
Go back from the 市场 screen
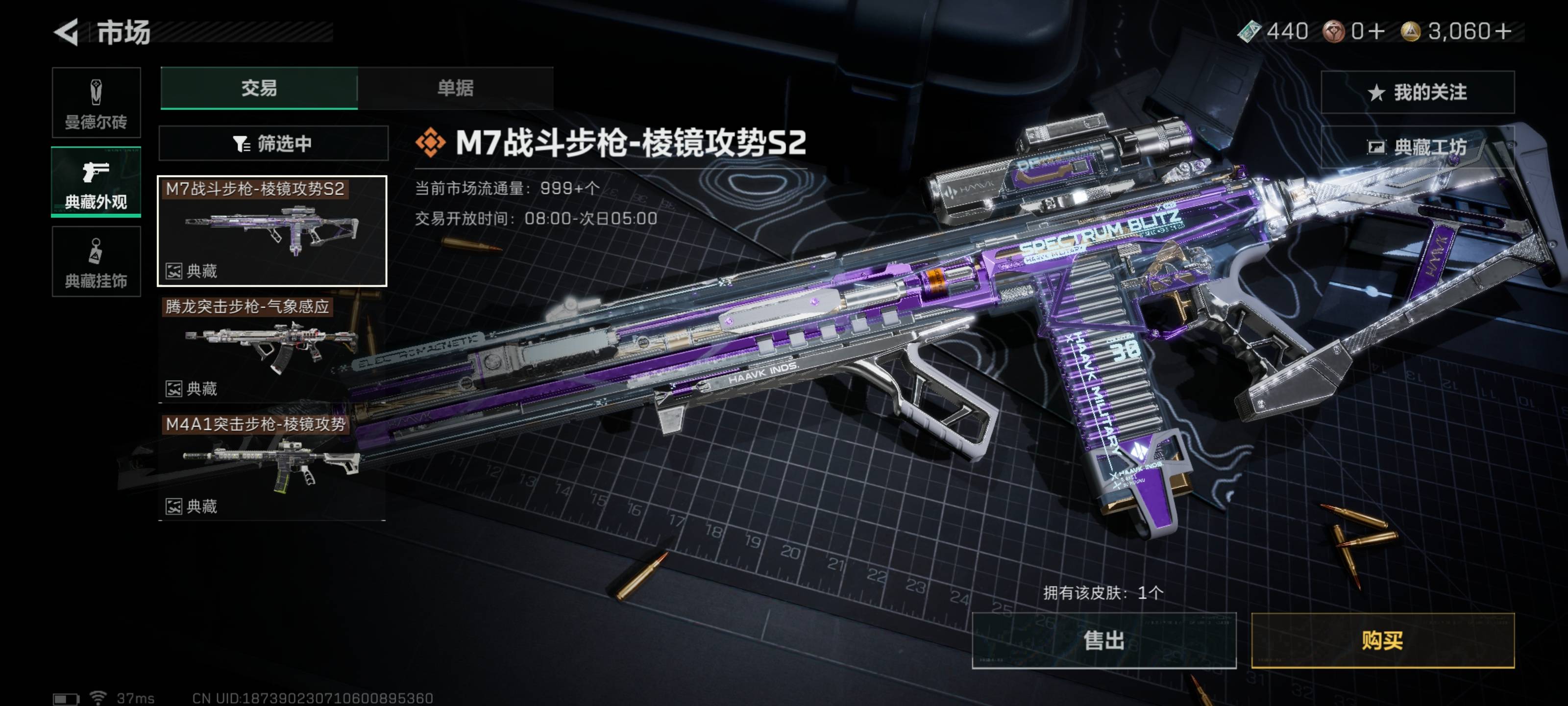pos(67,32)
